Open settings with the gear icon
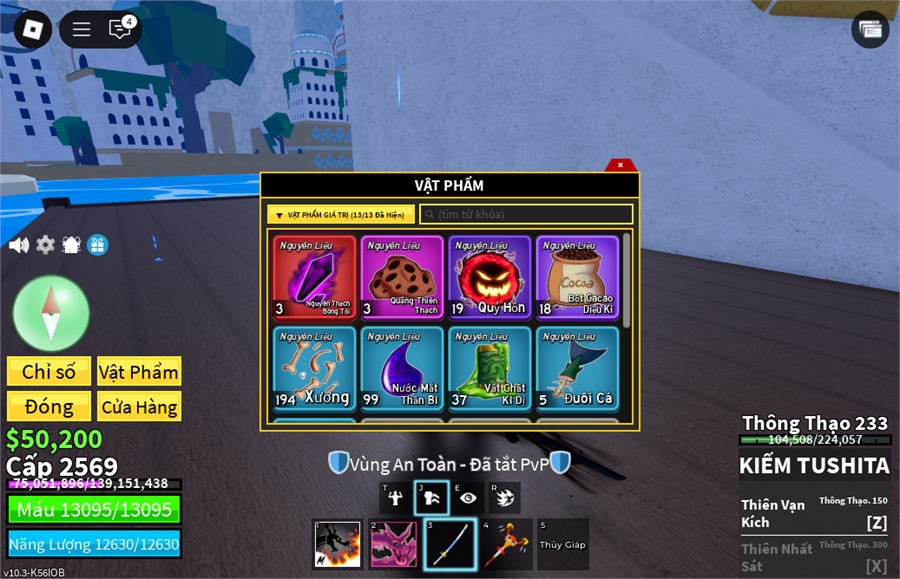Image resolution: width=900 pixels, height=579 pixels. (x=45, y=245)
